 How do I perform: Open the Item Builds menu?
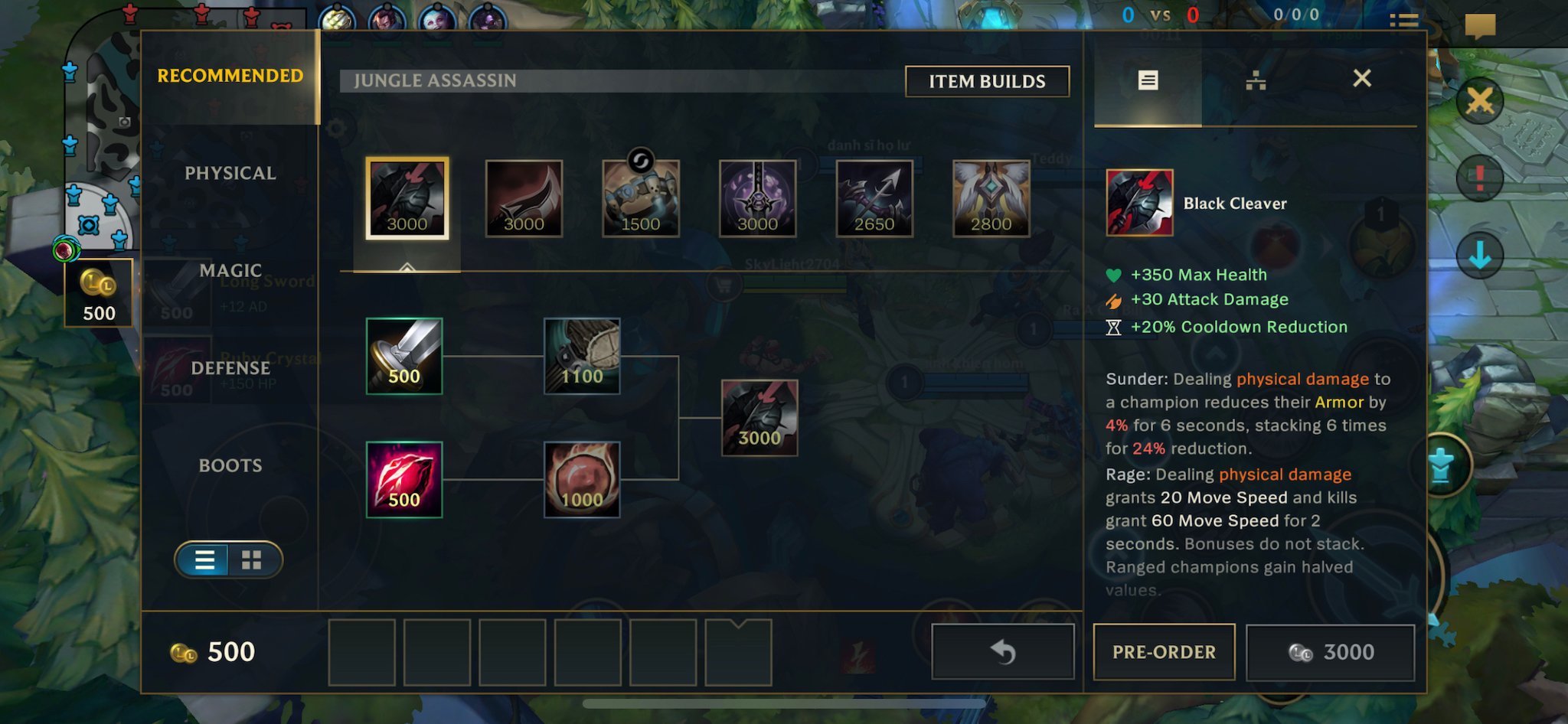(986, 81)
